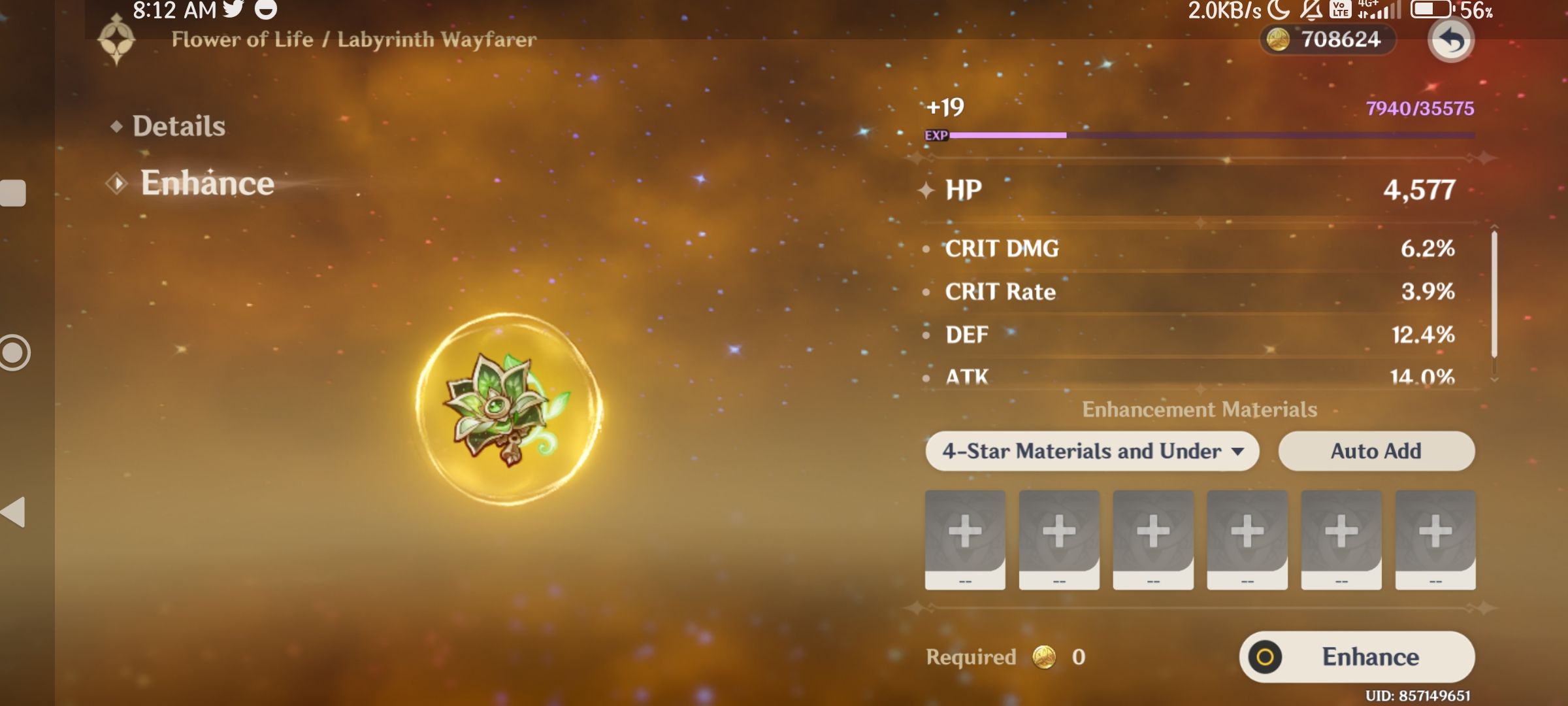This screenshot has width=1568, height=706.
Task: Tap the Android recent apps square
Action: tap(13, 193)
